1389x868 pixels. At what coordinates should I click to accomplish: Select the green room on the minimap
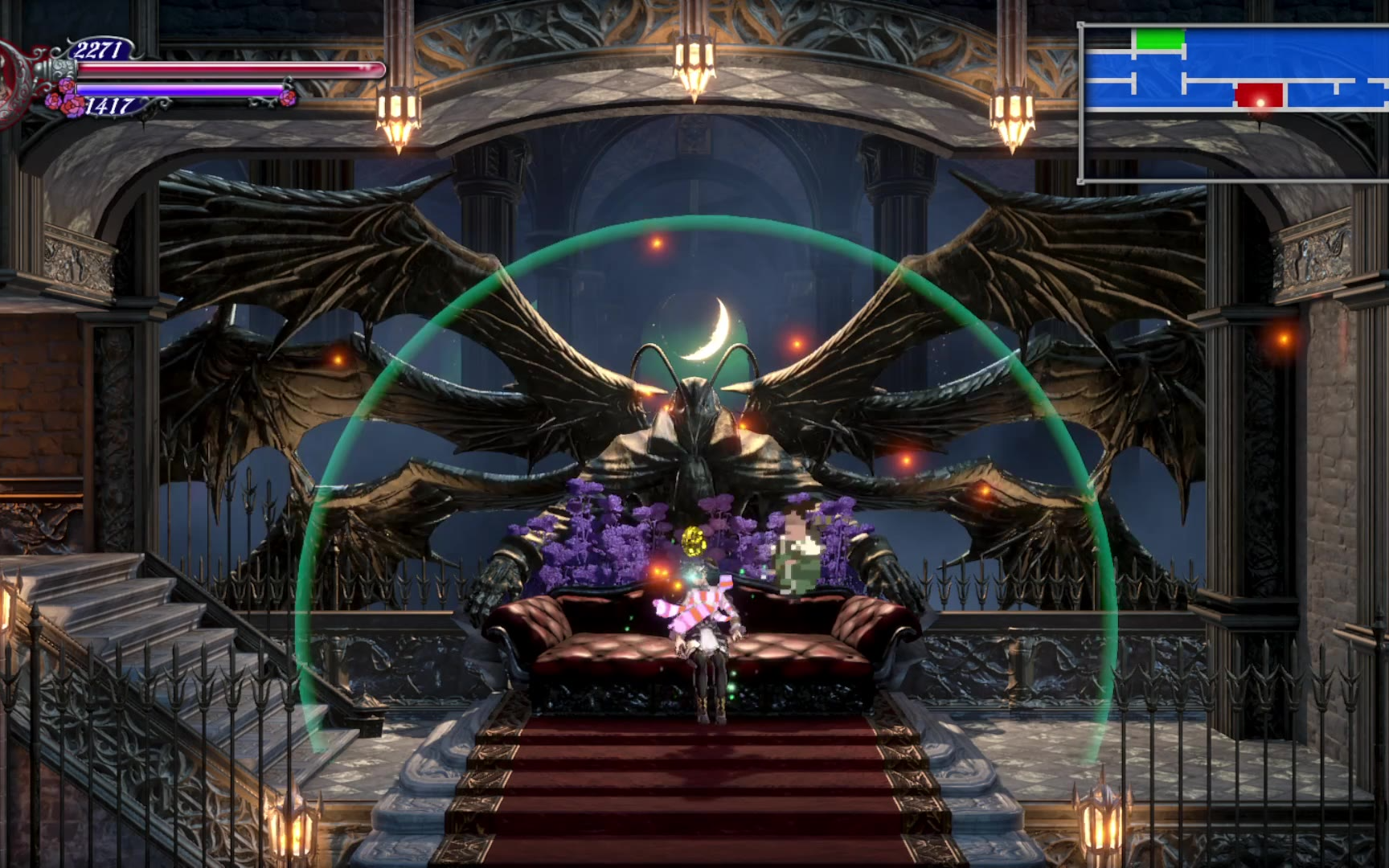[x=1159, y=39]
